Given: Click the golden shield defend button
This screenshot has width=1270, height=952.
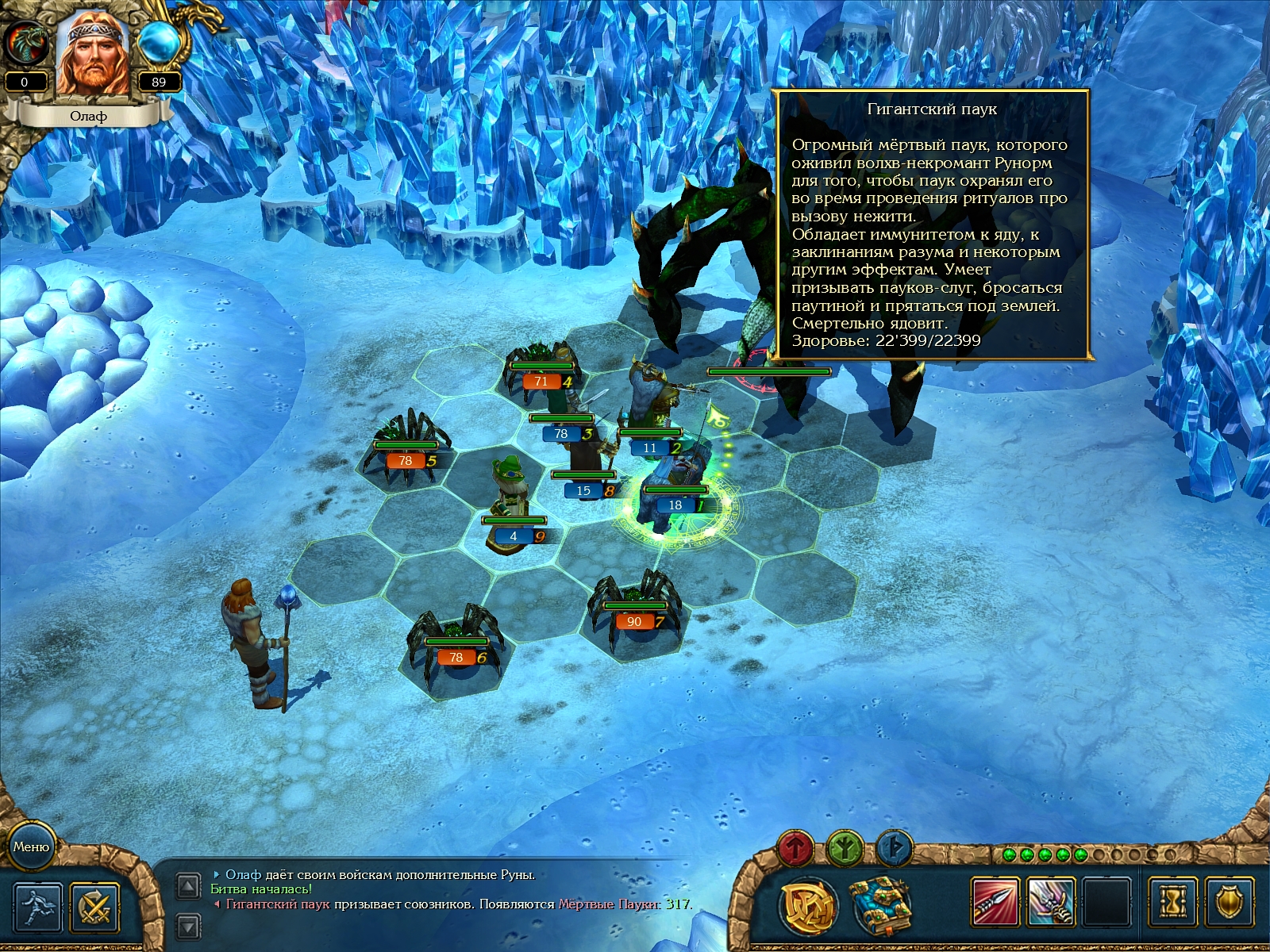Looking at the screenshot, I should tap(1229, 902).
